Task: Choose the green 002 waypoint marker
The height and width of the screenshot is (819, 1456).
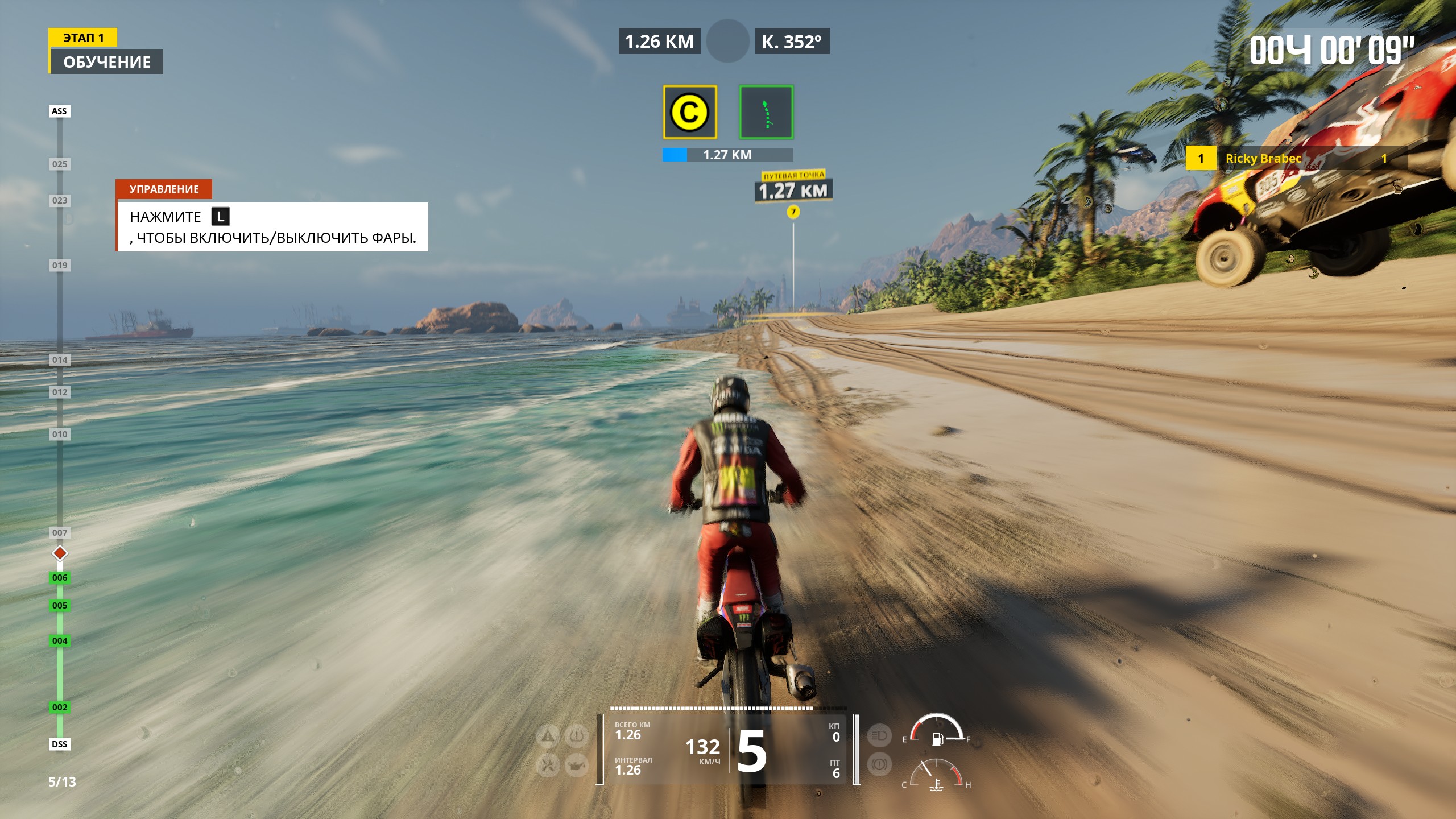Action: pos(60,708)
